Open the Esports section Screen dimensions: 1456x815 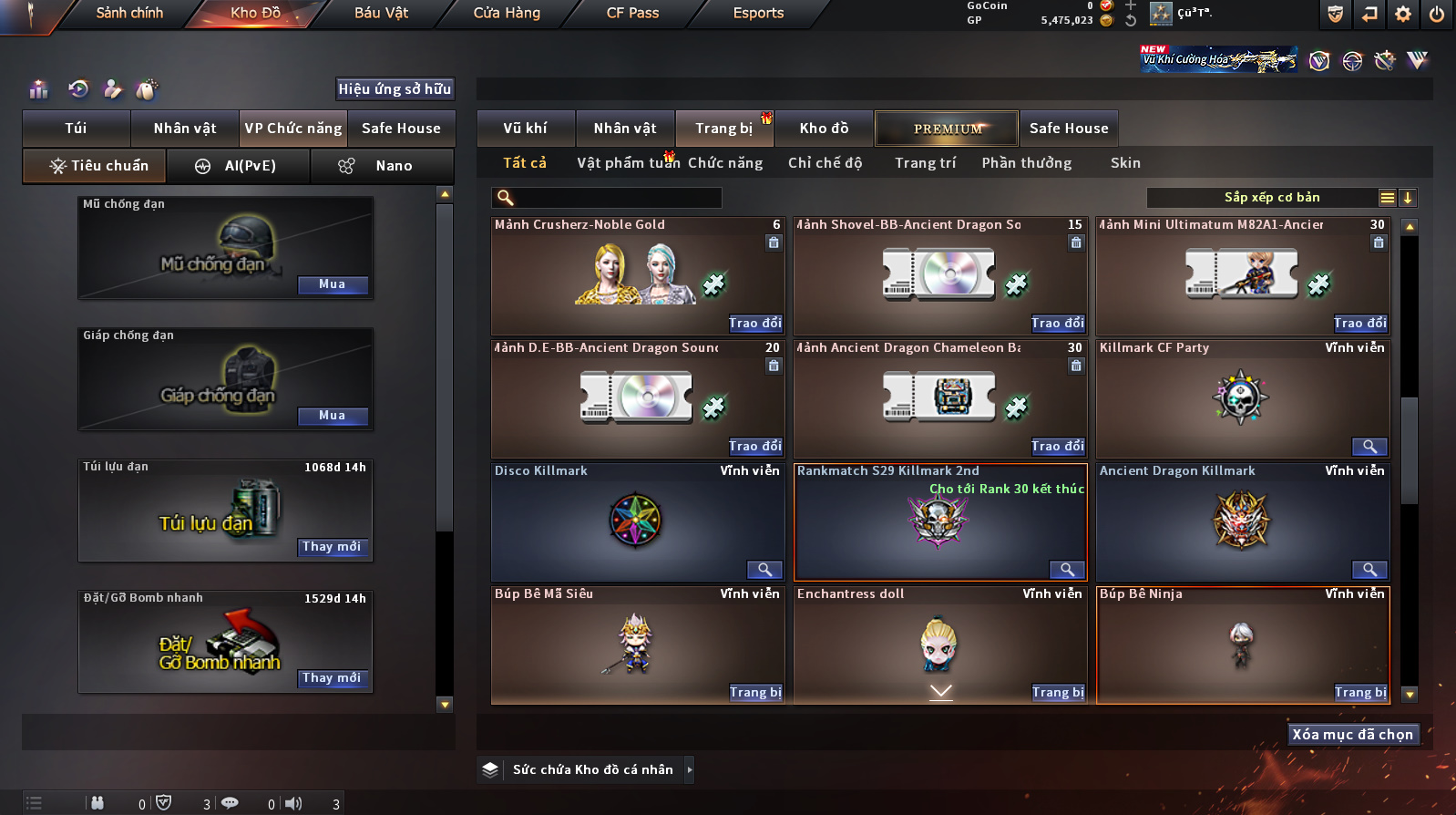[758, 14]
